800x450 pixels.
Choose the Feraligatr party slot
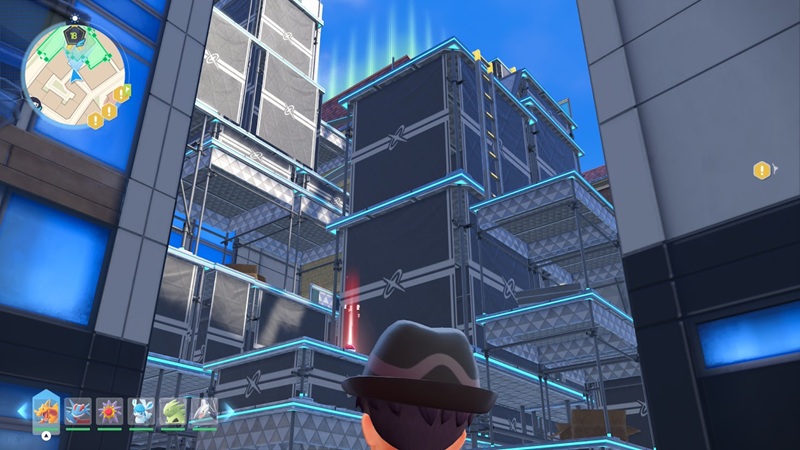pyautogui.click(x=79, y=410)
